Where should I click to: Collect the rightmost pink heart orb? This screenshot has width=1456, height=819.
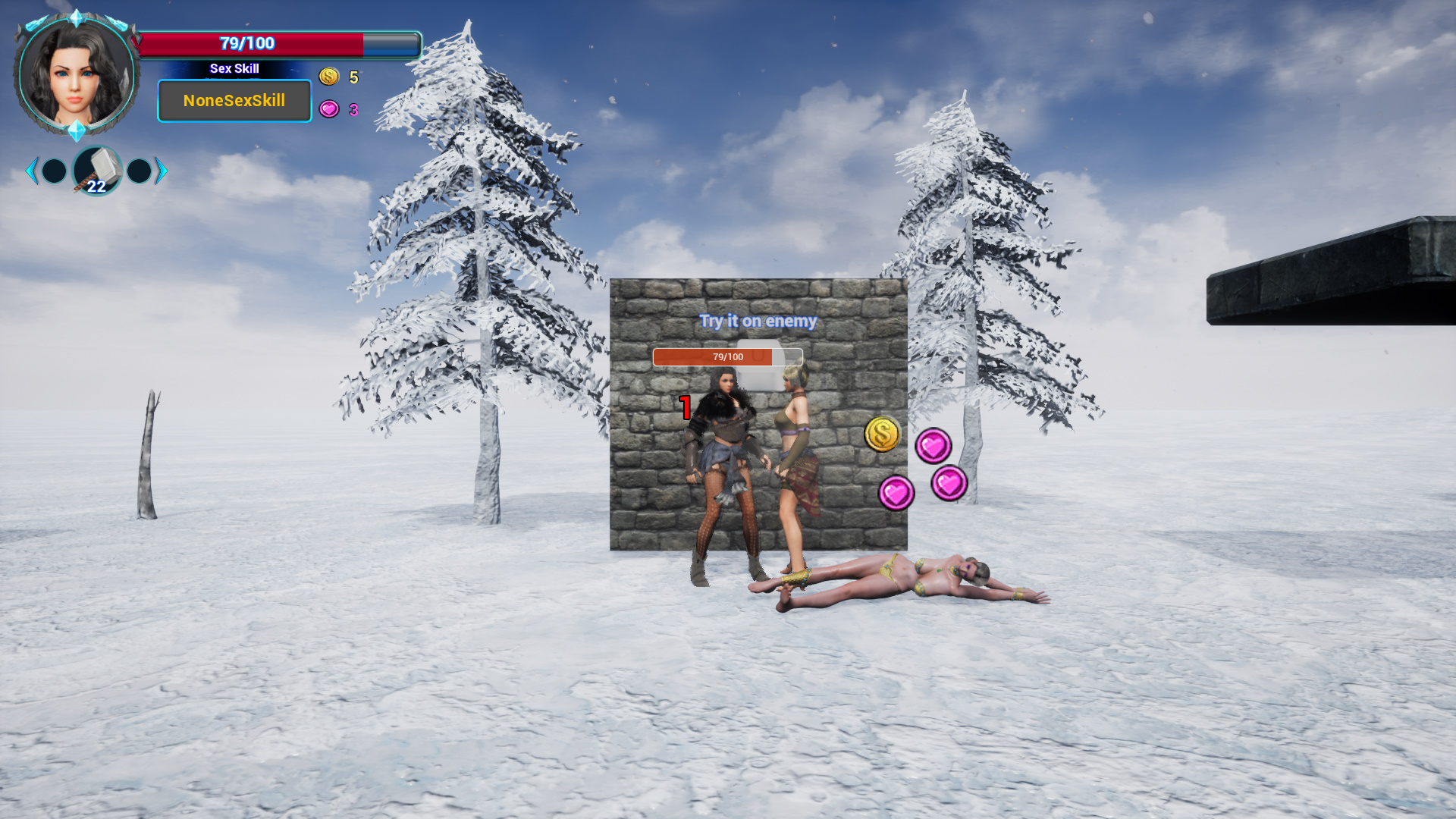pos(950,483)
